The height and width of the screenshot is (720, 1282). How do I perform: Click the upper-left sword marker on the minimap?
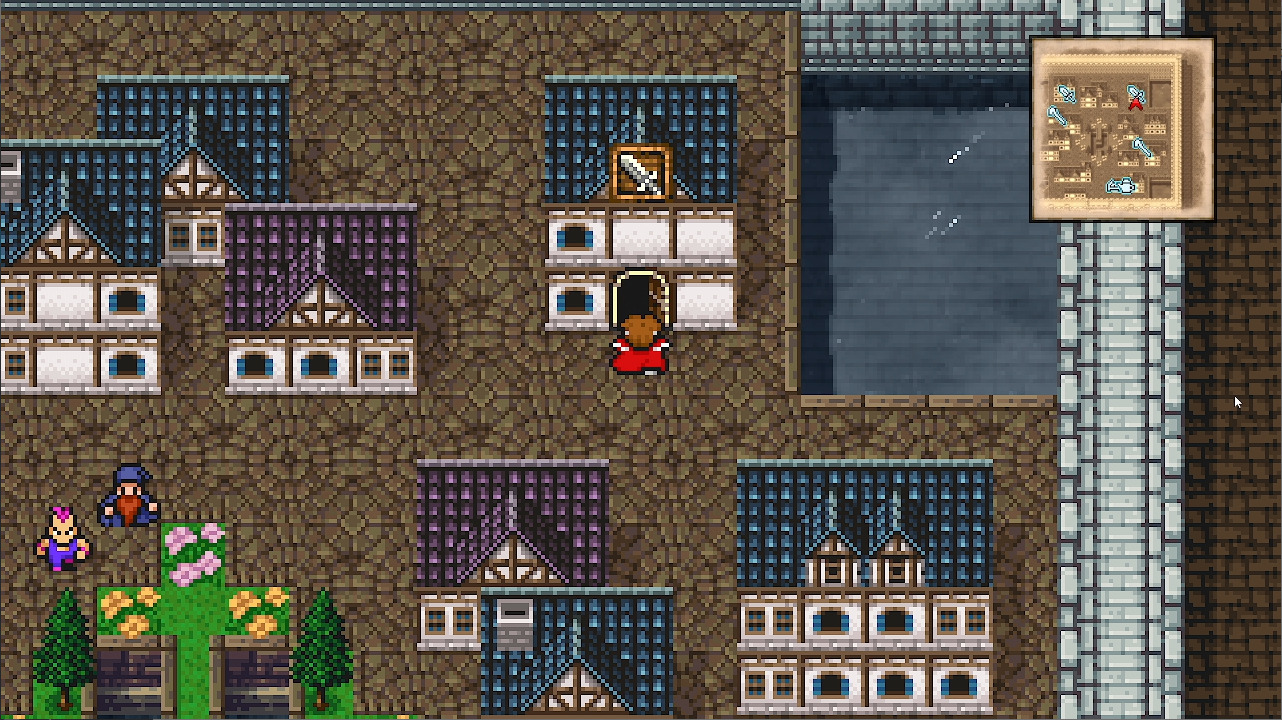pyautogui.click(x=1066, y=93)
